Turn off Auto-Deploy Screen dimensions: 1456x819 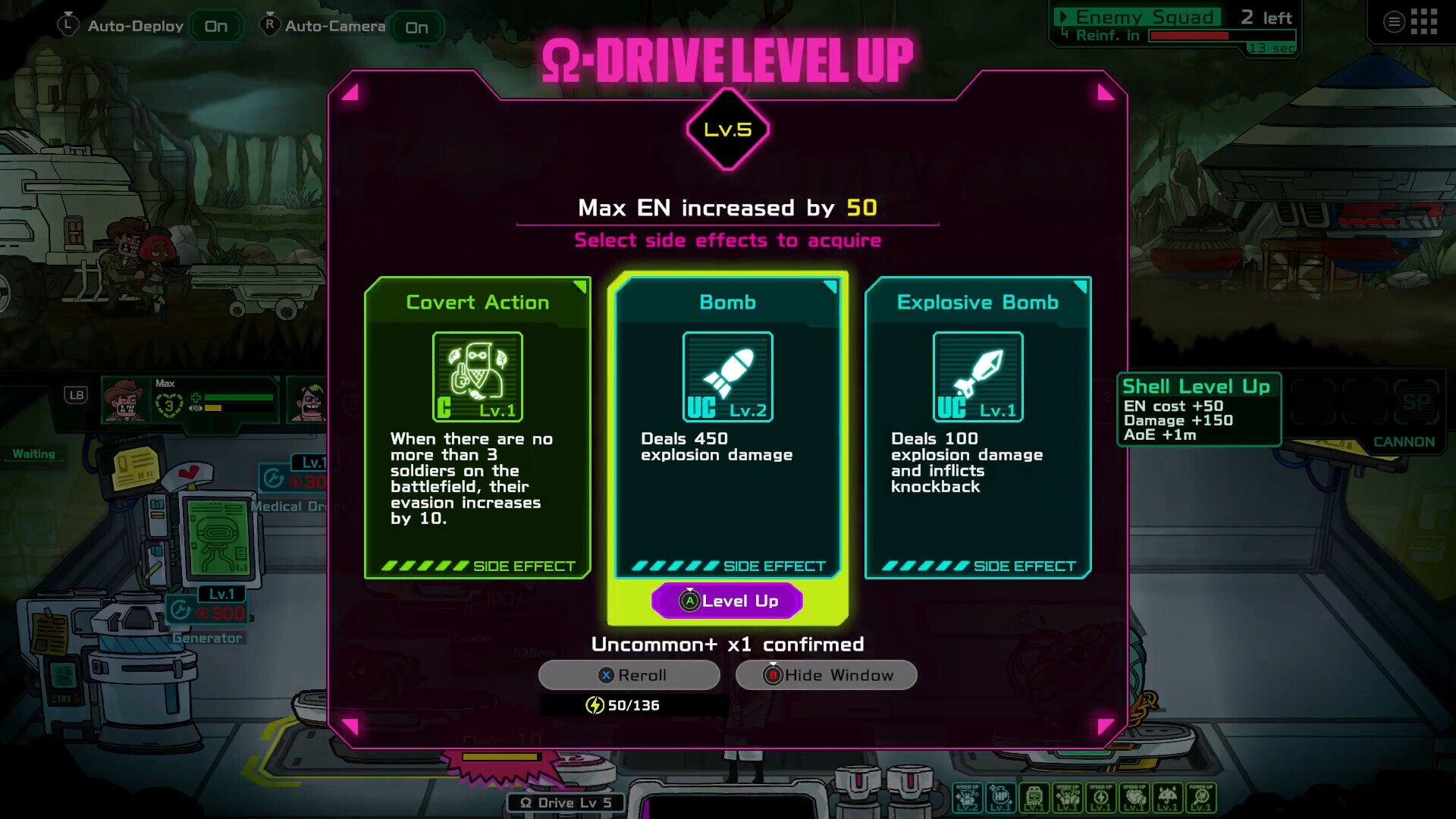pyautogui.click(x=215, y=25)
